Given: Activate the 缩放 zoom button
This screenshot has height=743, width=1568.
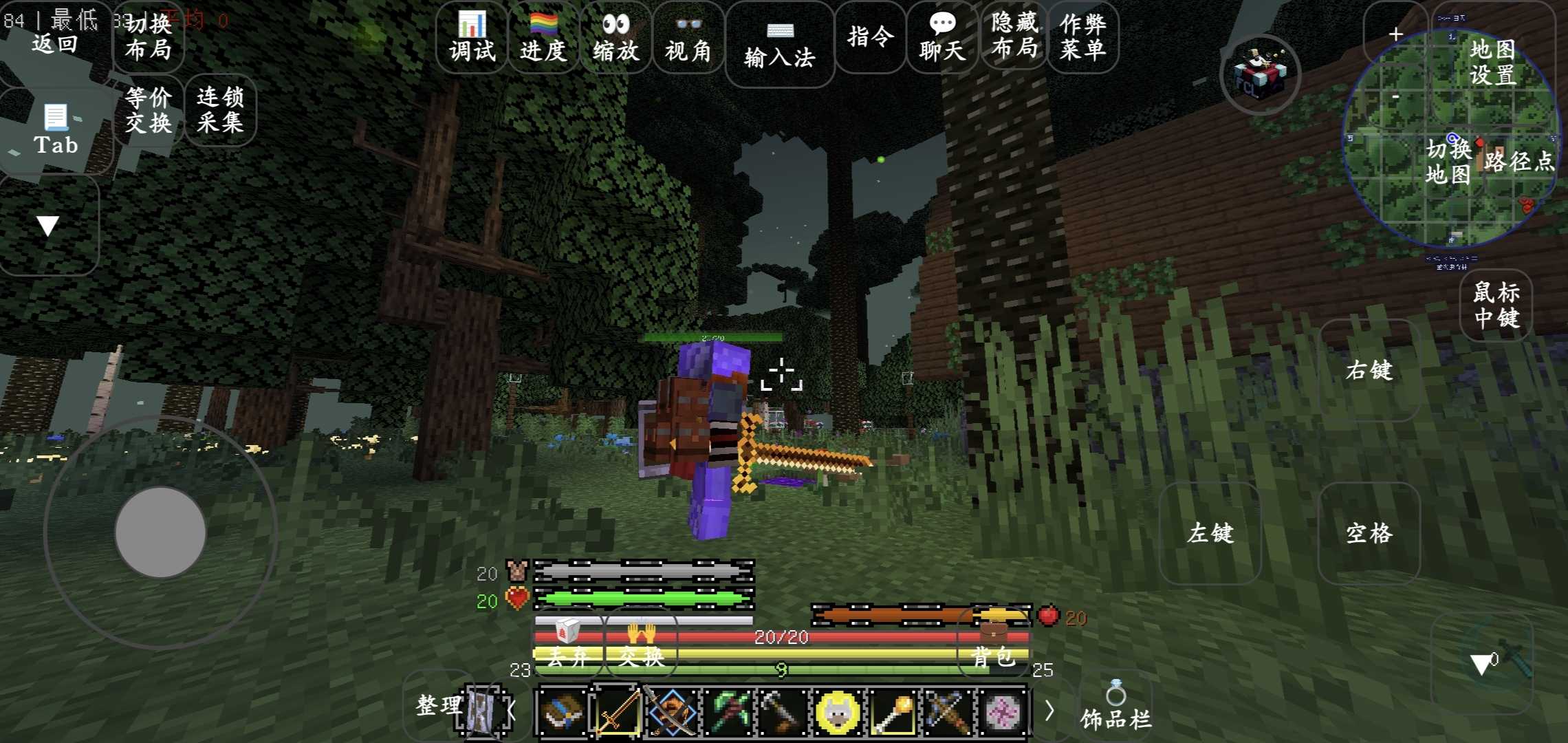Looking at the screenshot, I should tap(616, 38).
